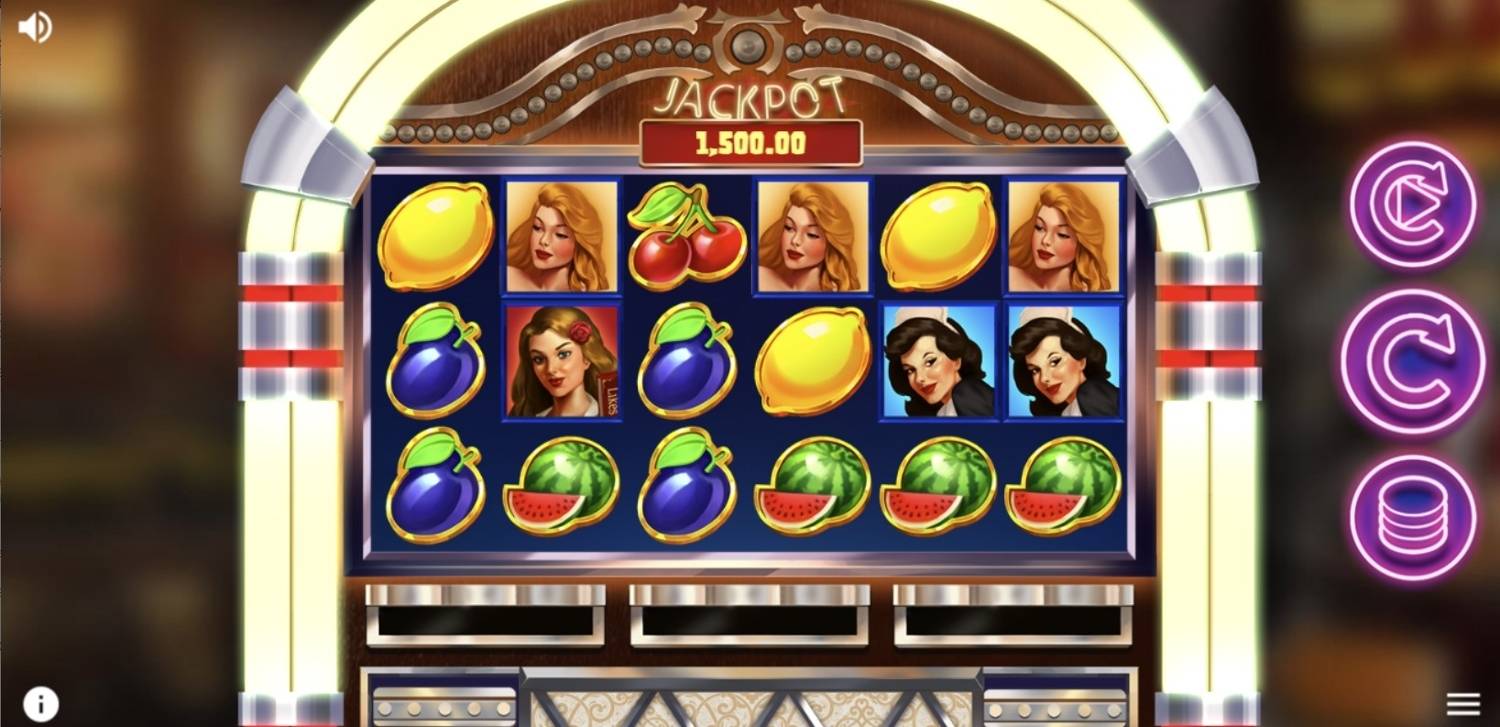The image size is (1500, 727).
Task: Click the coin stack to change stake level
Action: (x=1414, y=505)
